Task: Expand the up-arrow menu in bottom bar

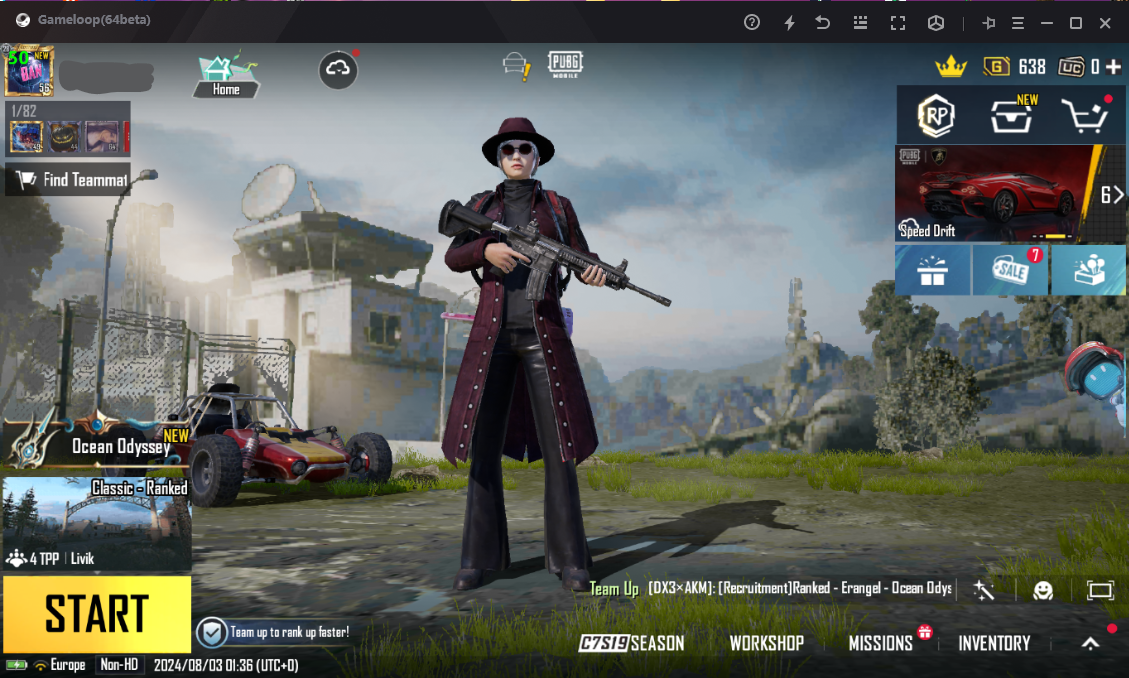Action: tap(1091, 643)
